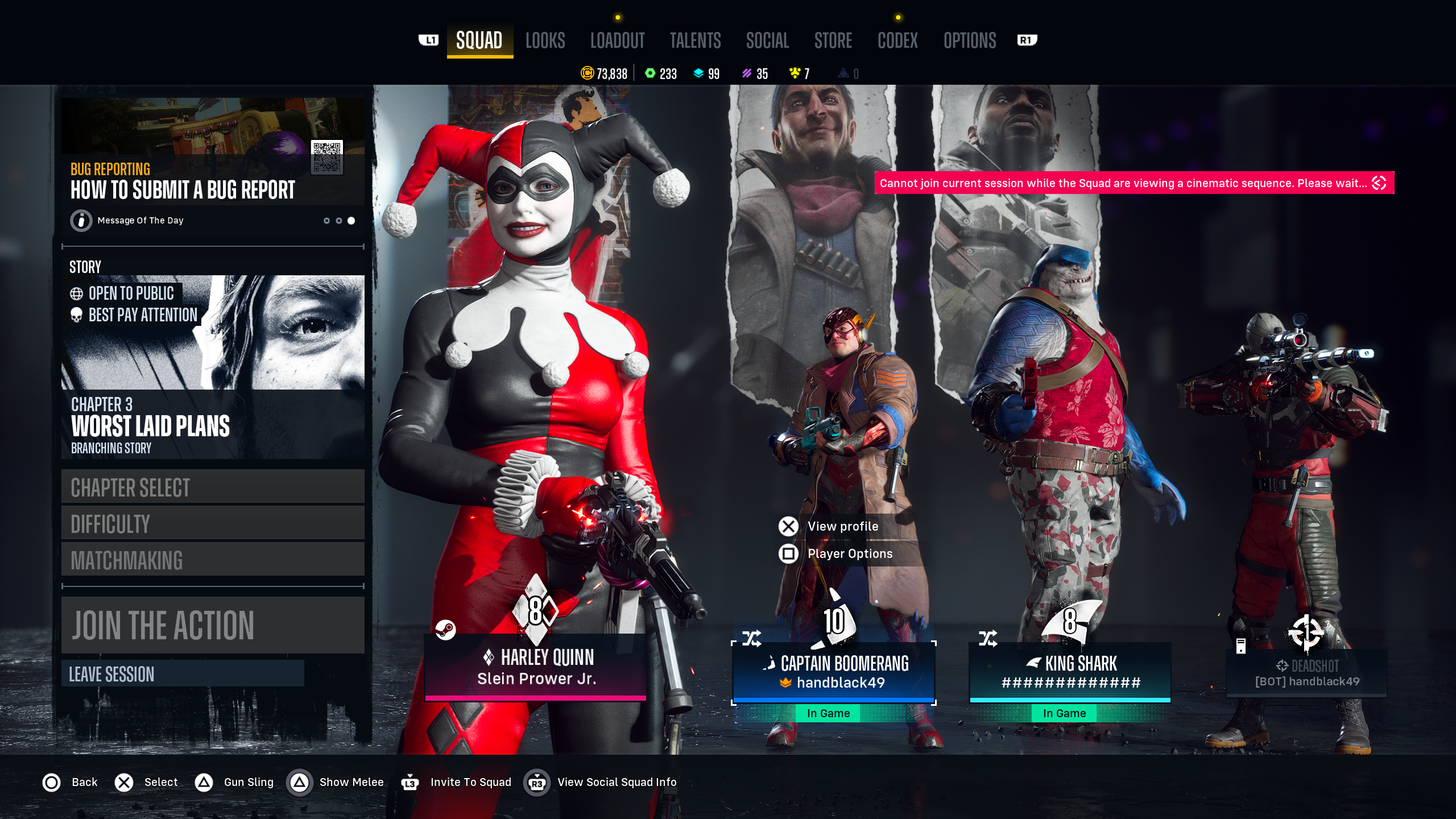View profile of the highlighted player
The width and height of the screenshot is (1456, 819).
click(x=842, y=527)
